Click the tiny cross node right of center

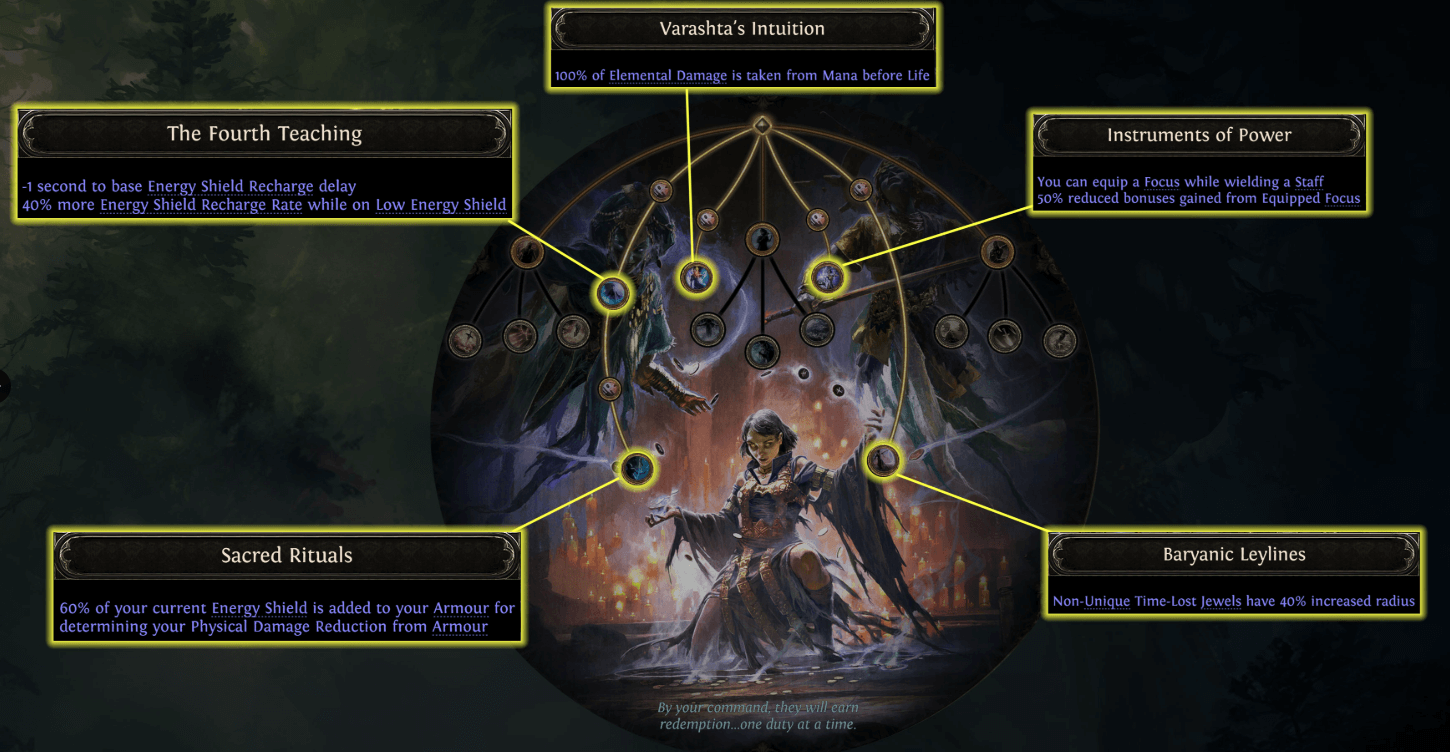[x=838, y=391]
